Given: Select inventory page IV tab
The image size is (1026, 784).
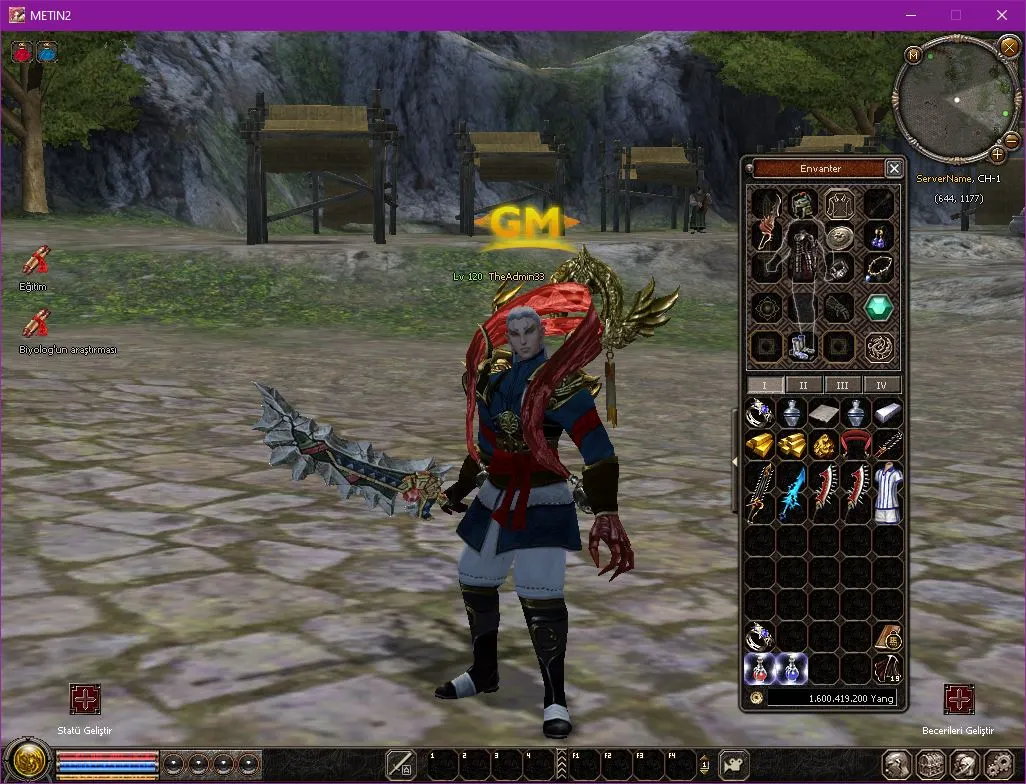Looking at the screenshot, I should click(881, 385).
